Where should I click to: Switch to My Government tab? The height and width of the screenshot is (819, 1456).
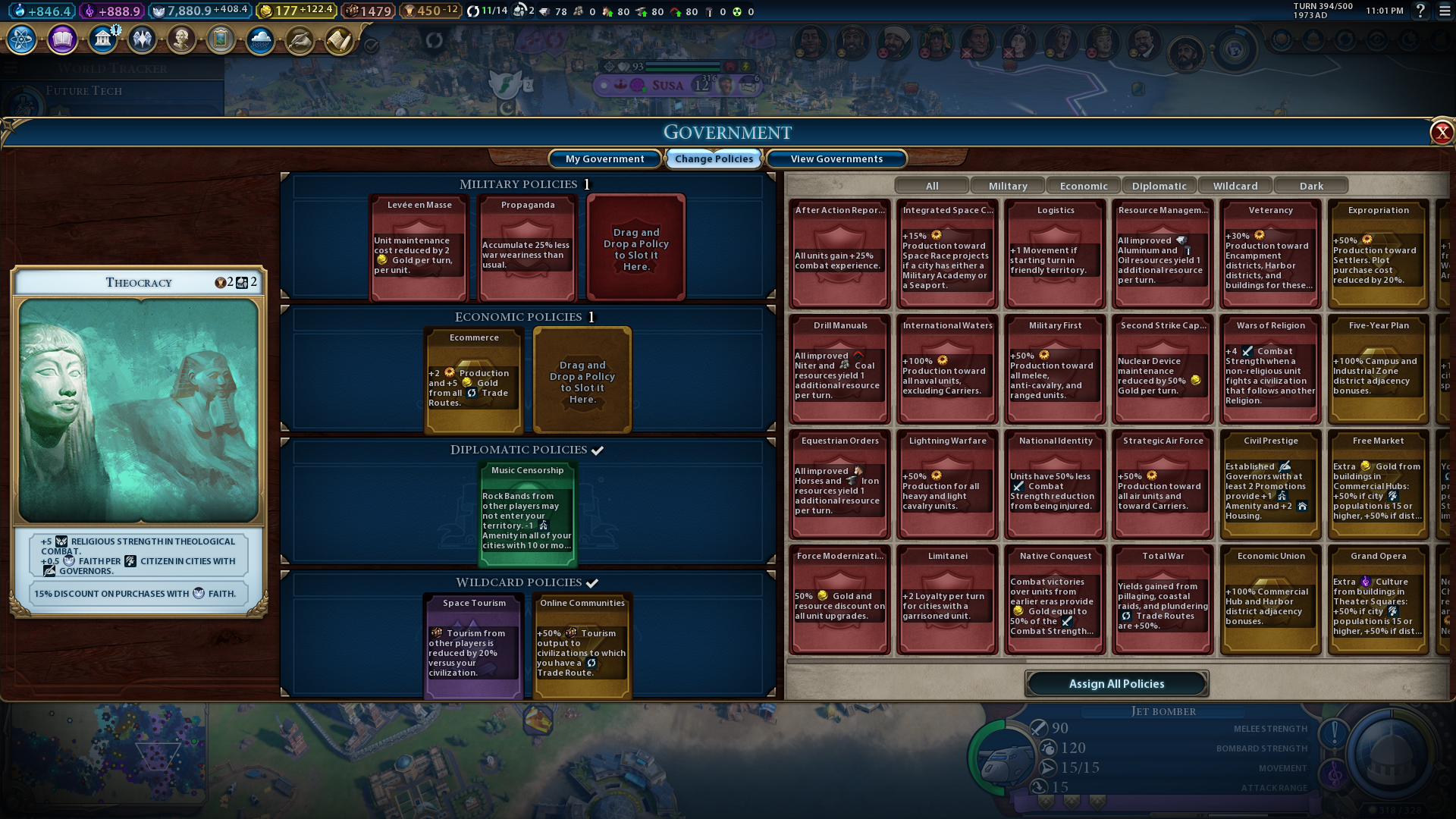coord(604,158)
